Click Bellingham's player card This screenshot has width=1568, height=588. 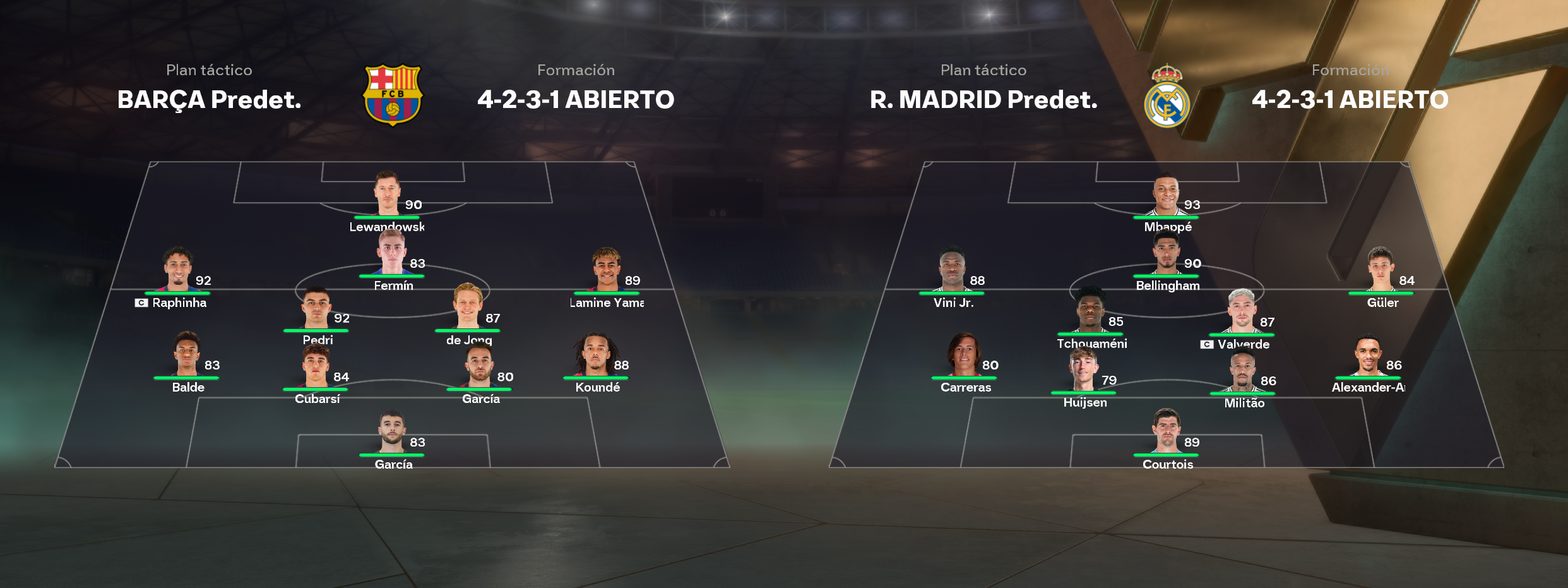1166,254
